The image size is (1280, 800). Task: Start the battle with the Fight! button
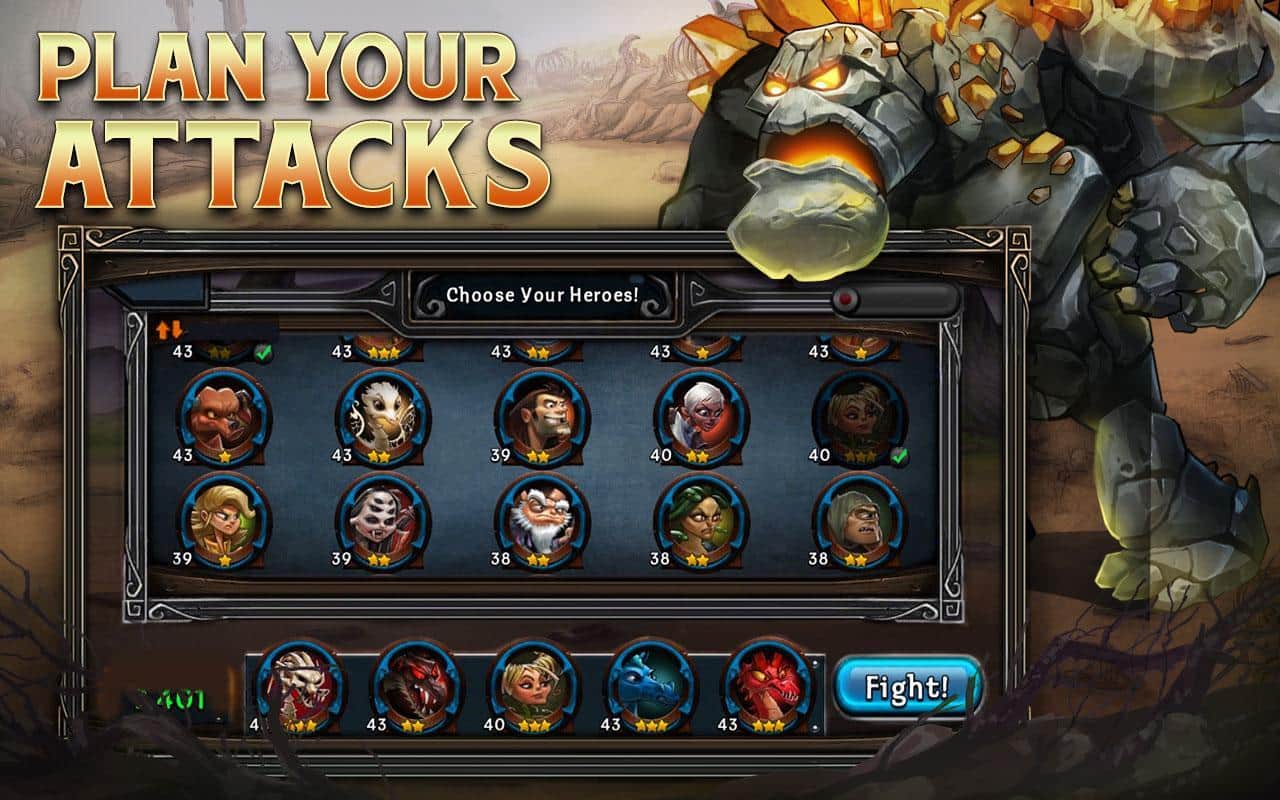click(x=906, y=688)
